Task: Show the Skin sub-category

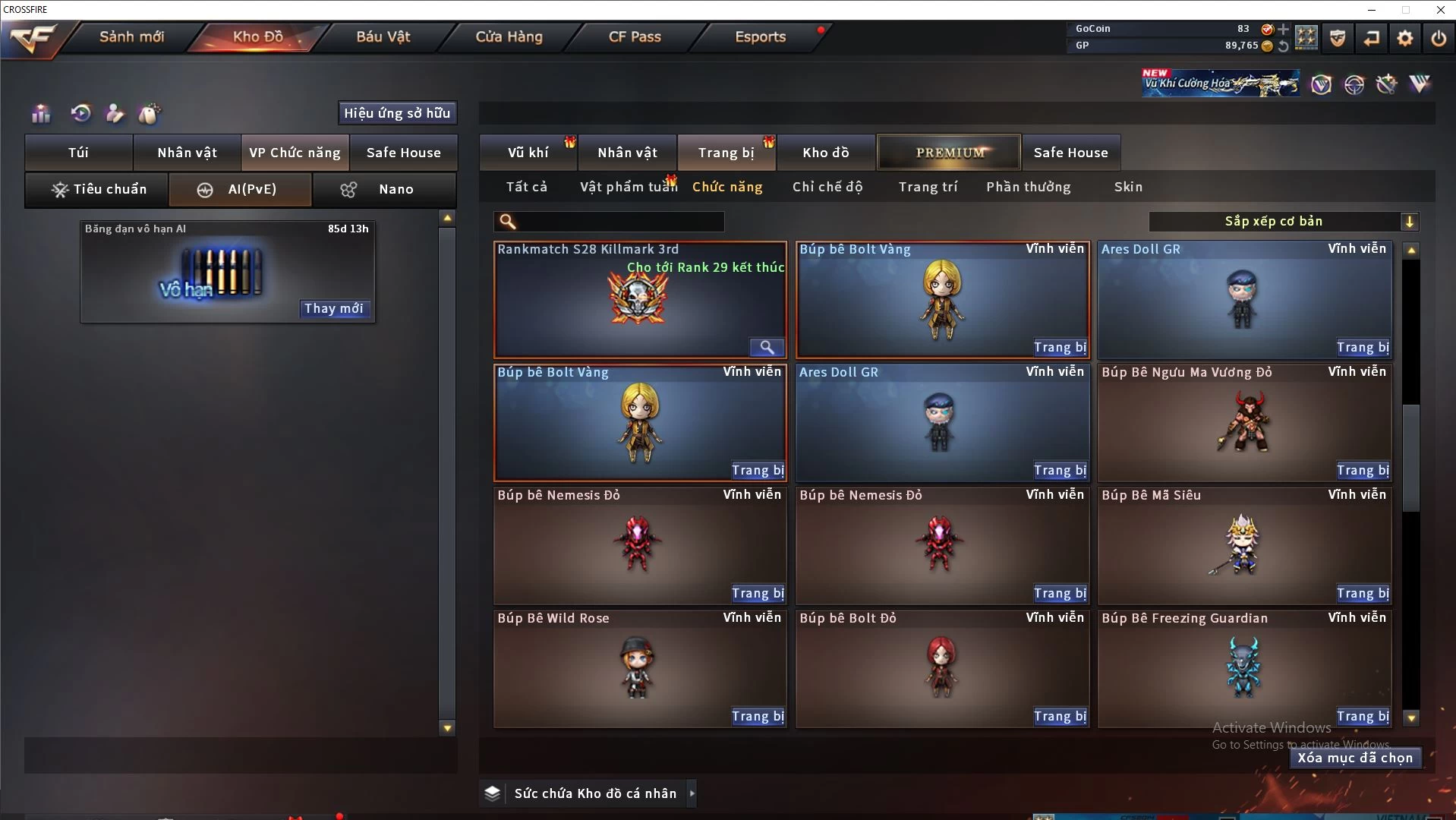Action: 1128,187
